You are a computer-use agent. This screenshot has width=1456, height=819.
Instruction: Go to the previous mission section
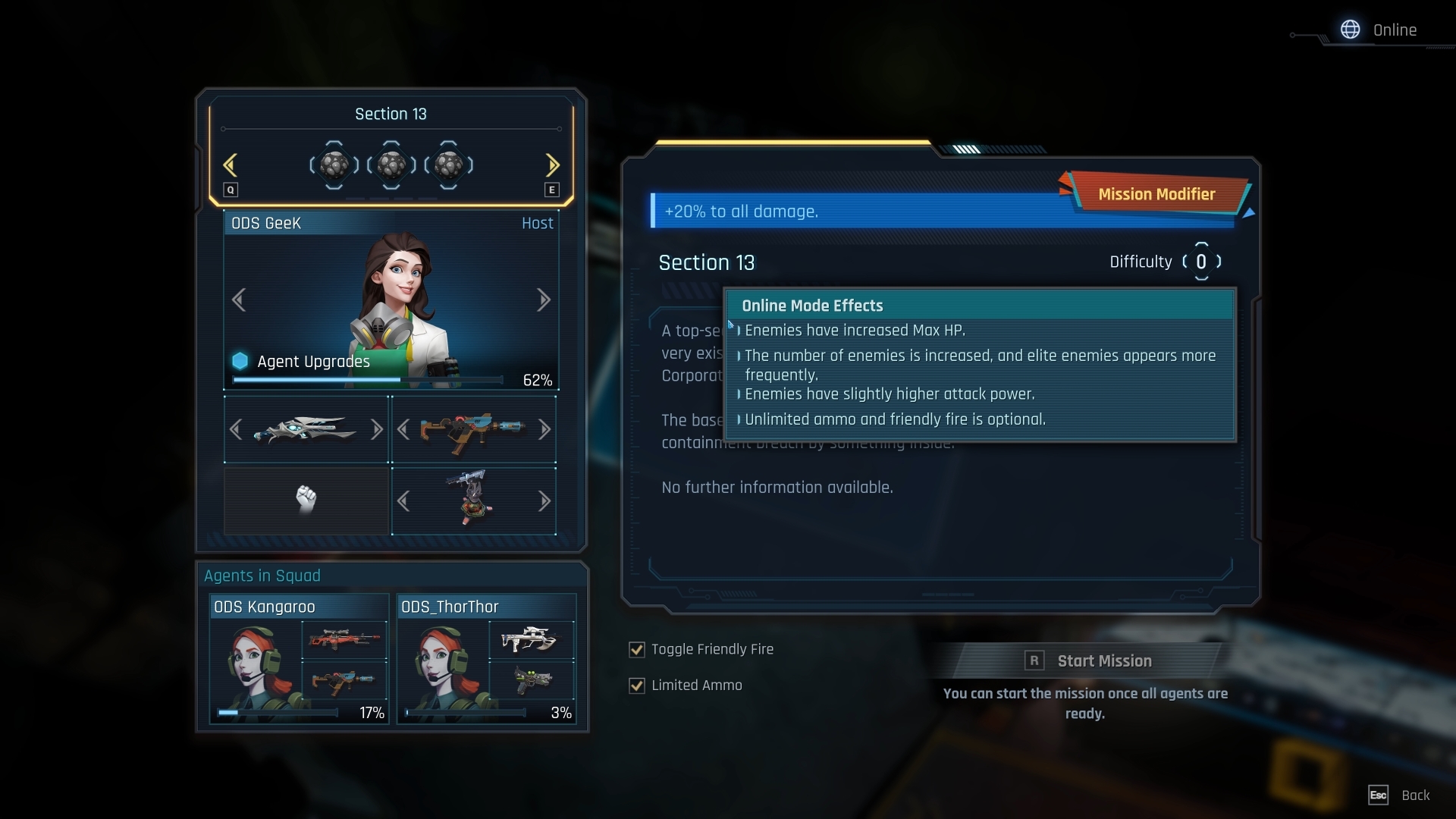[x=231, y=165]
